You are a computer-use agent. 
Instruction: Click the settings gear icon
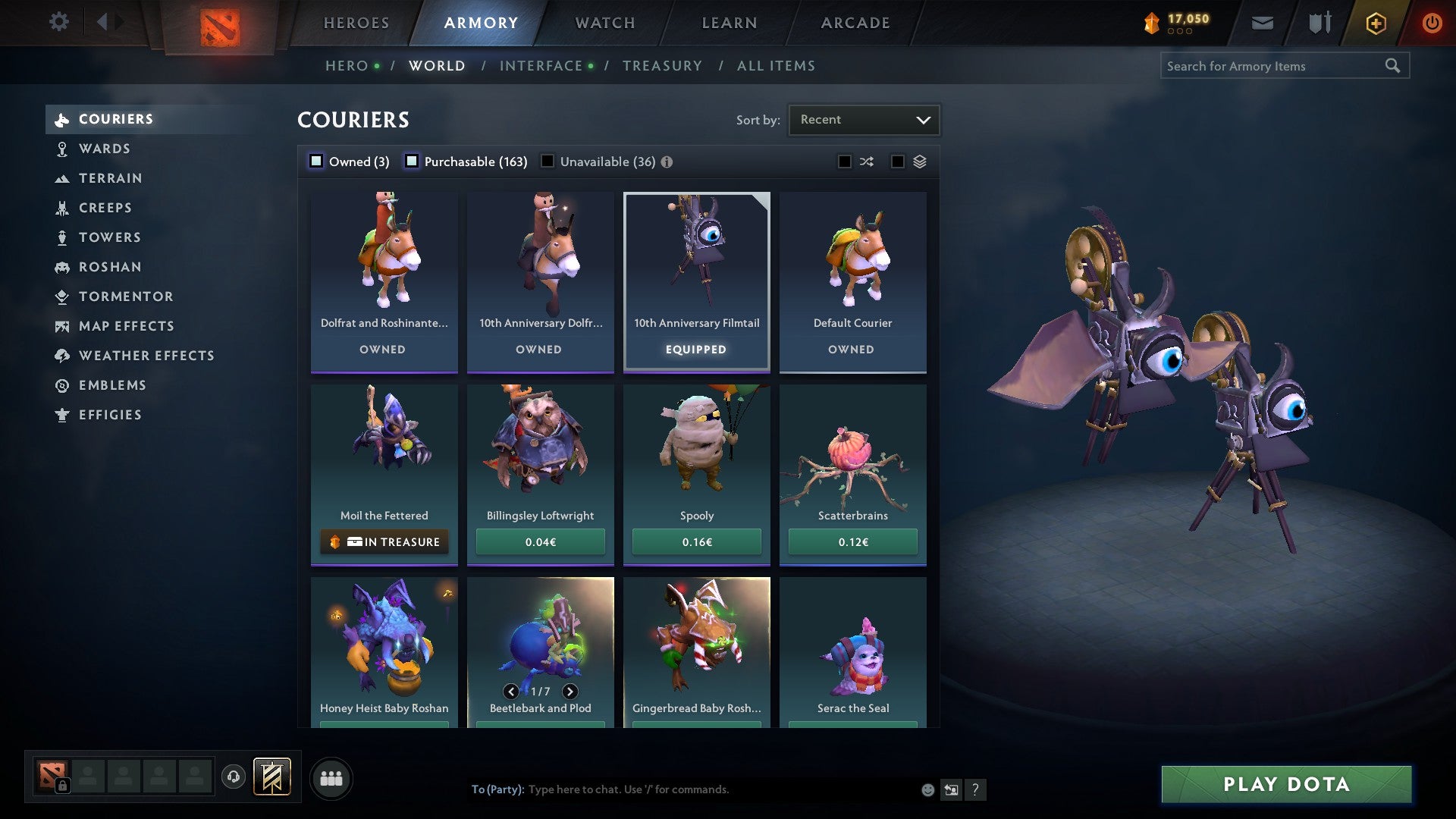[58, 22]
